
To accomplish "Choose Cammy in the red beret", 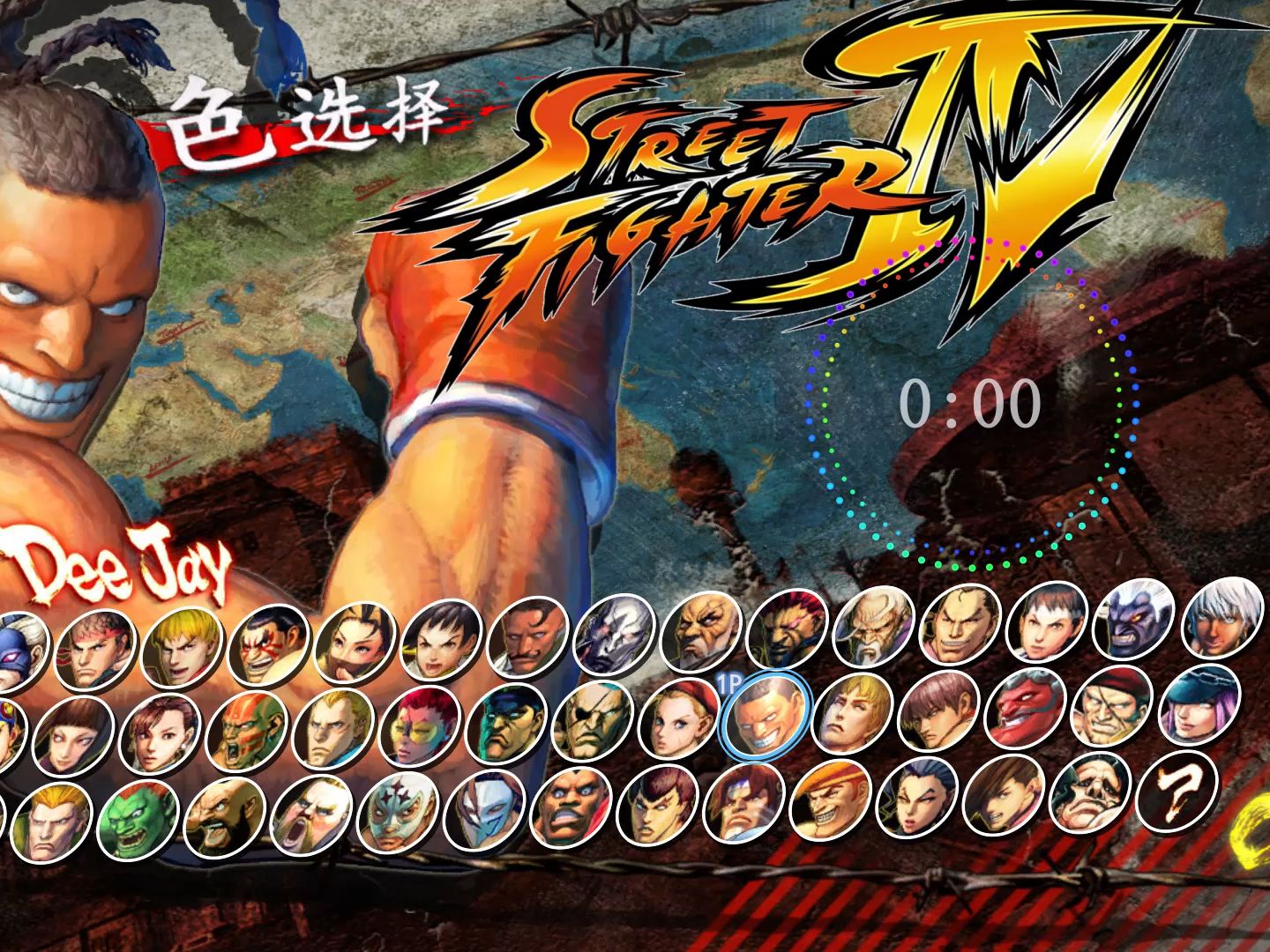I will tap(679, 718).
